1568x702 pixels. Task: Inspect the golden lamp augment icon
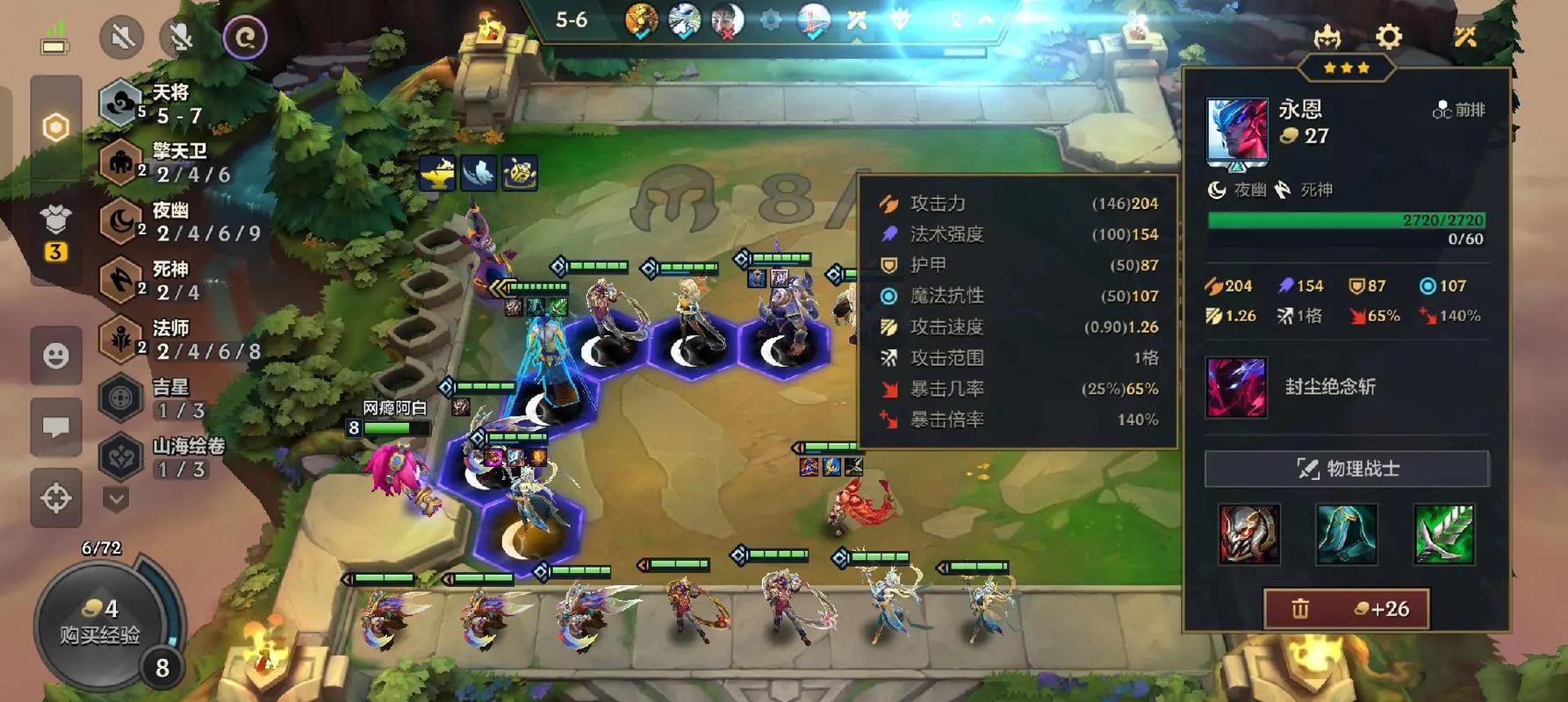436,173
